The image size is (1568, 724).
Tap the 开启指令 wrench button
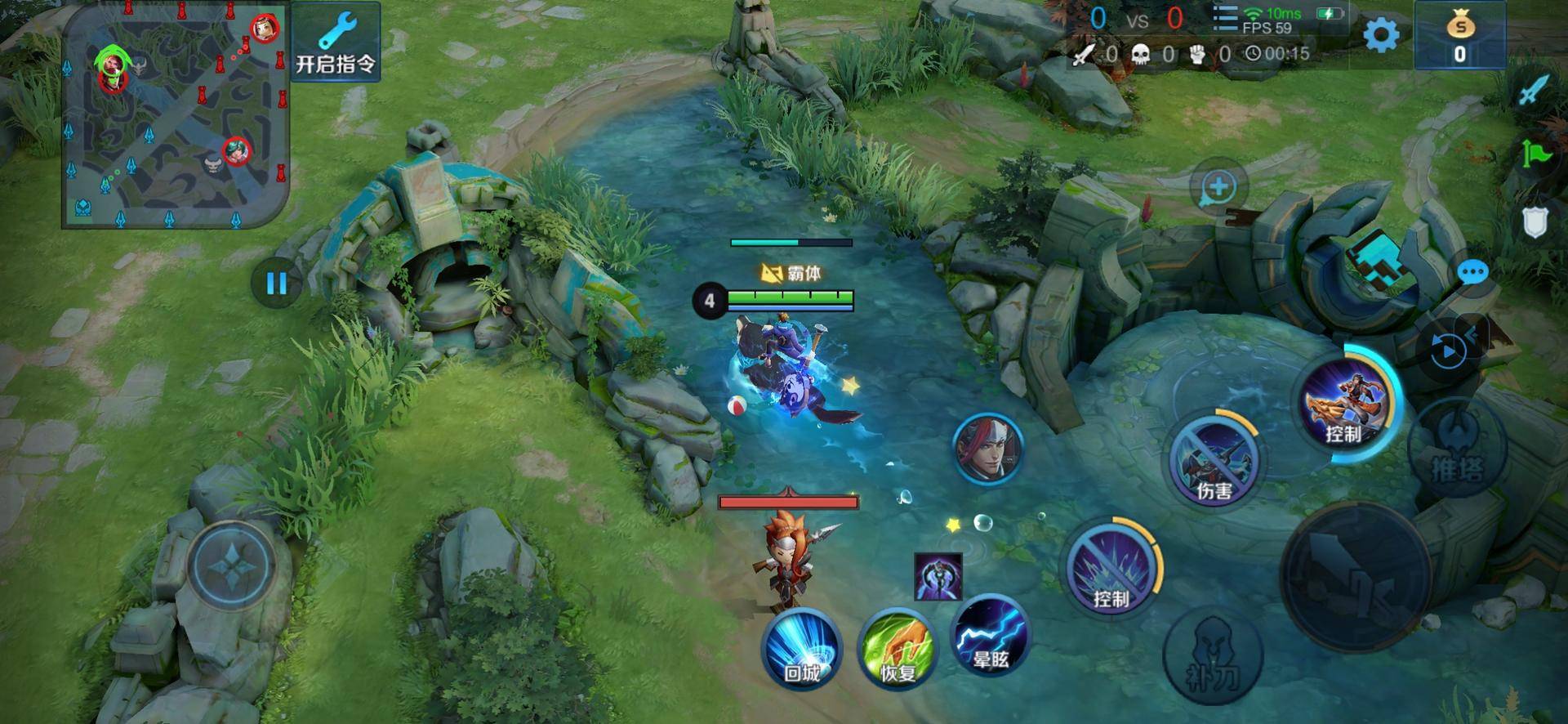pyautogui.click(x=336, y=42)
